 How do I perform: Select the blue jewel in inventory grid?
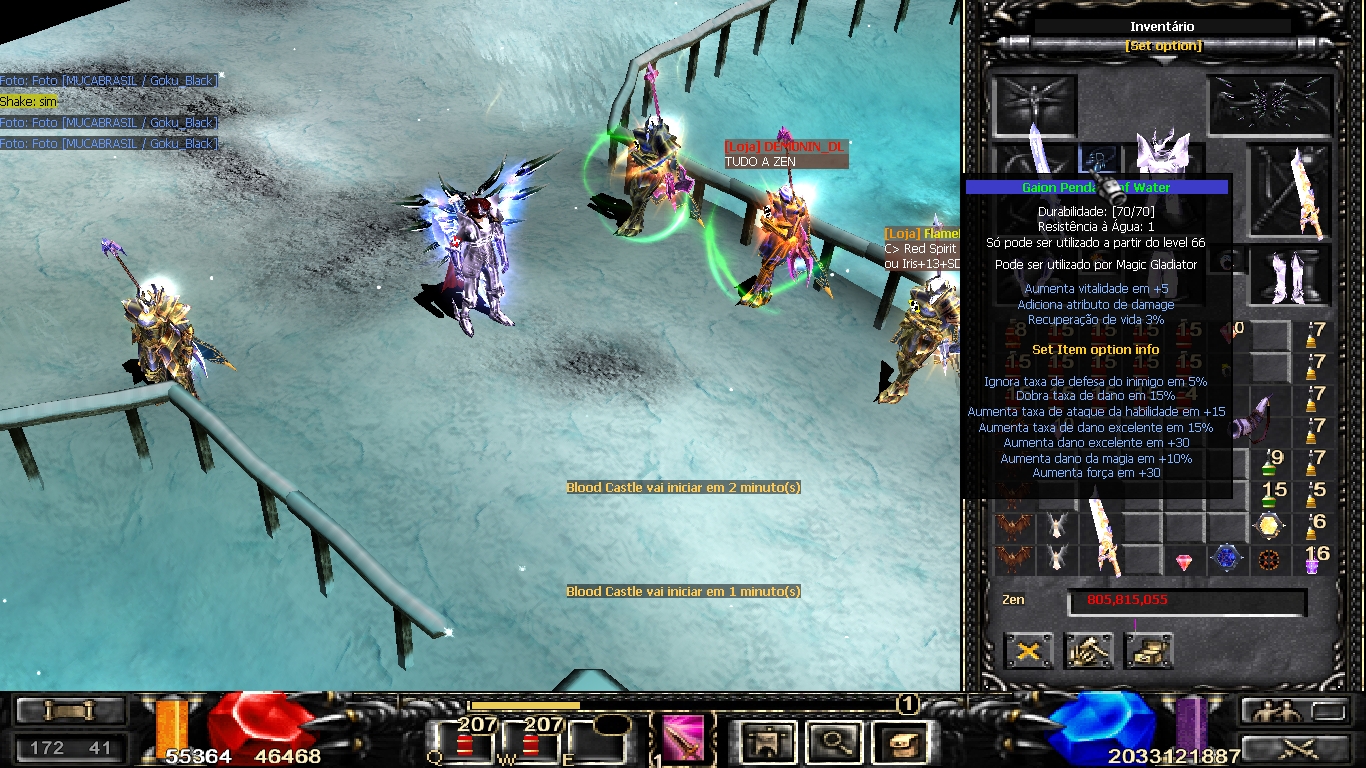click(1227, 558)
